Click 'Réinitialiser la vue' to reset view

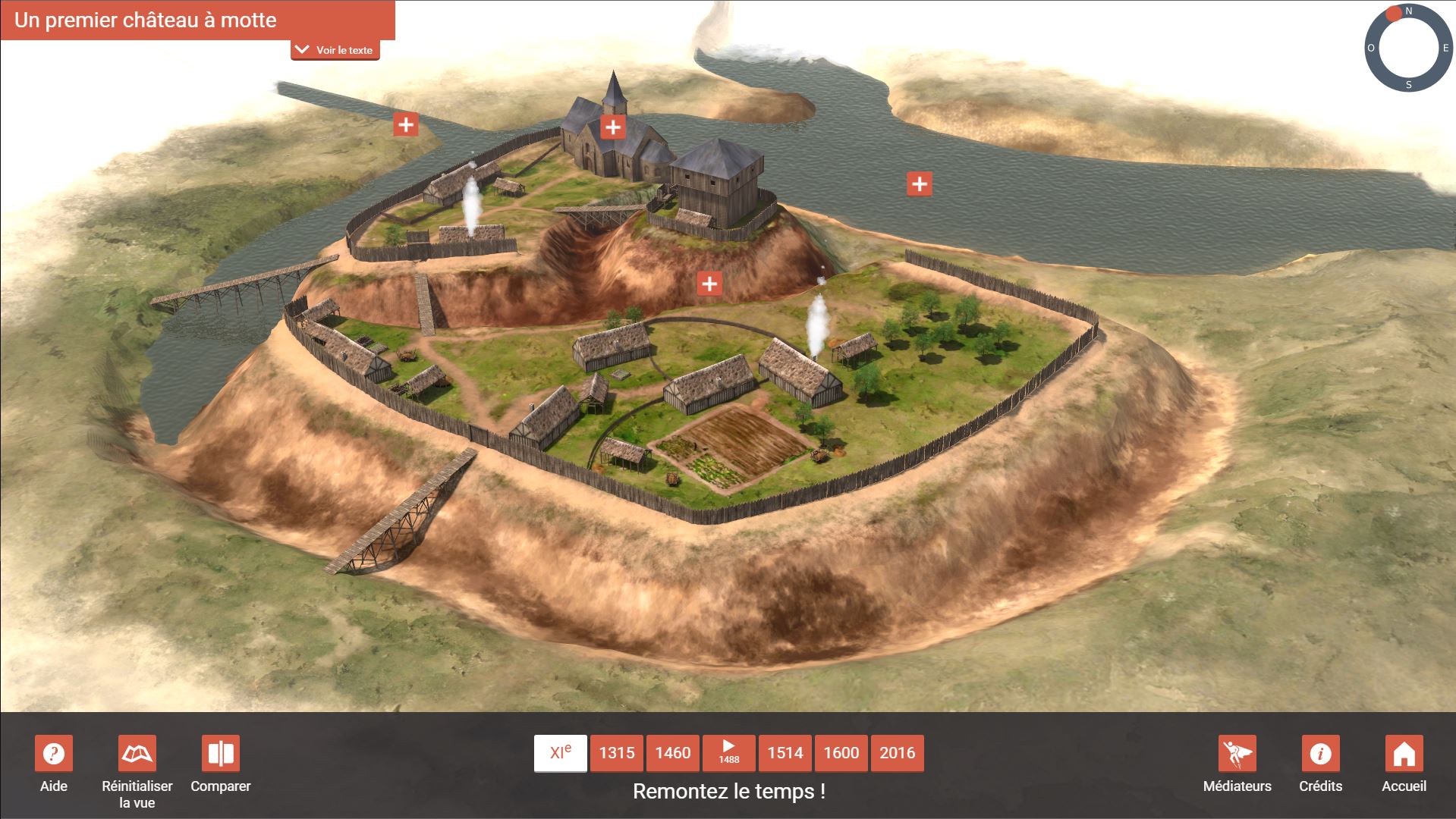(x=137, y=754)
